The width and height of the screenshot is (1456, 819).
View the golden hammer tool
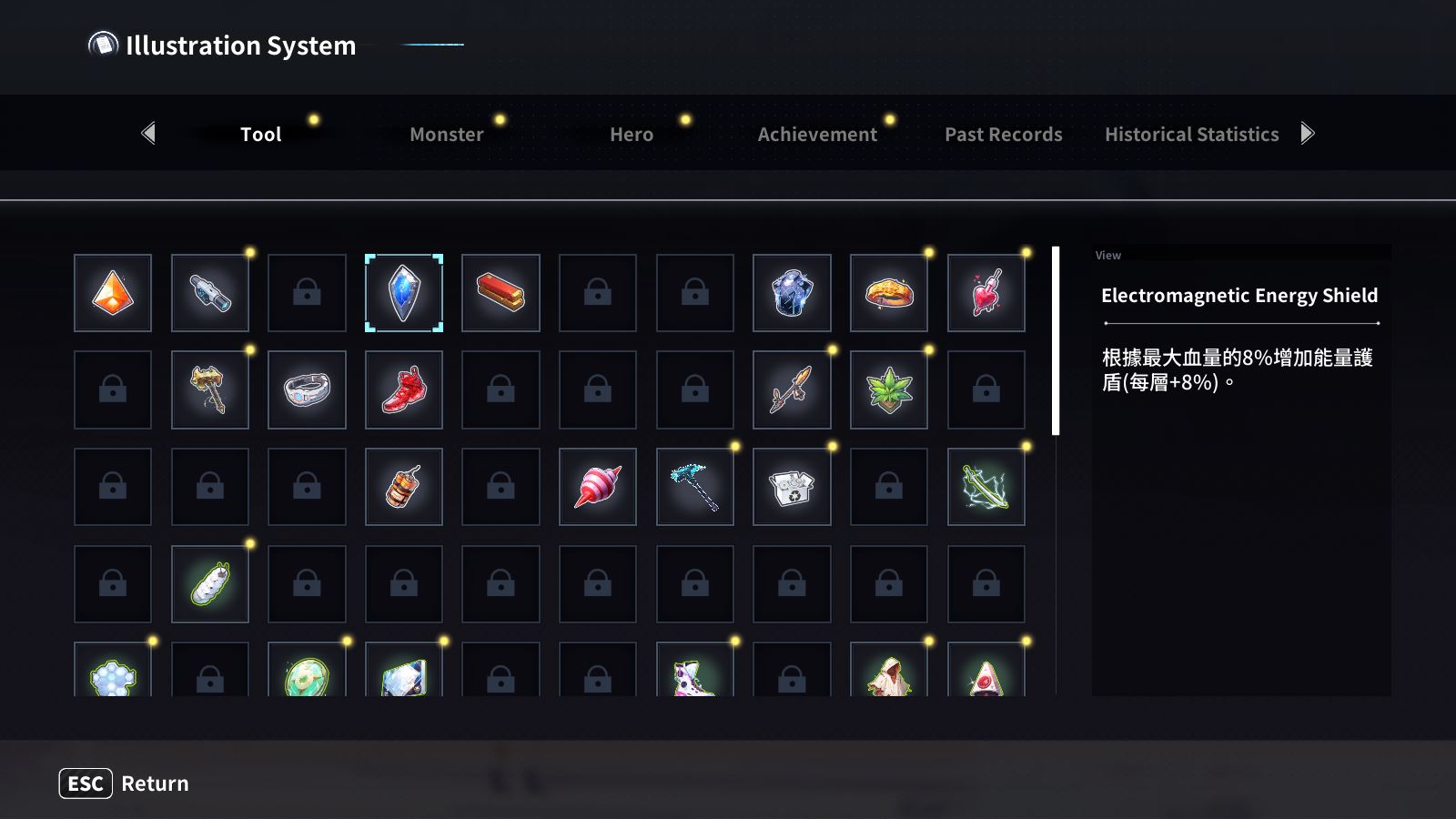point(209,390)
